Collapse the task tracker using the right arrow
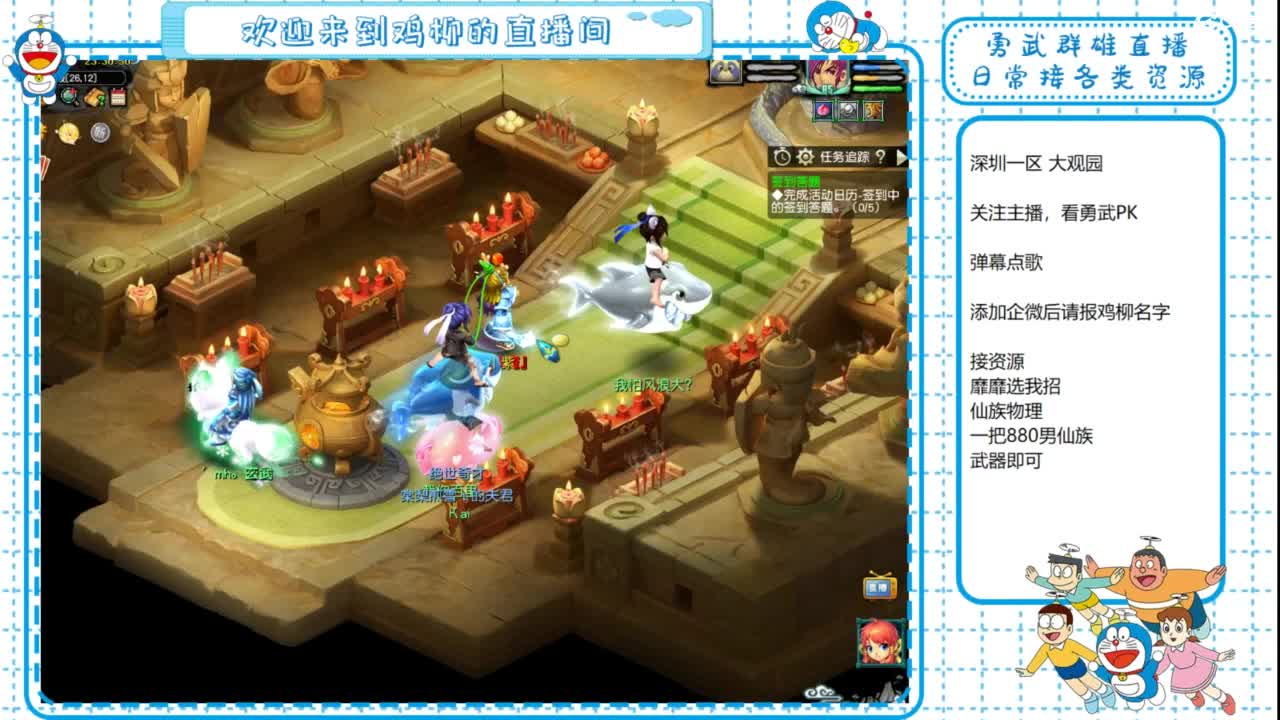 pyautogui.click(x=902, y=158)
